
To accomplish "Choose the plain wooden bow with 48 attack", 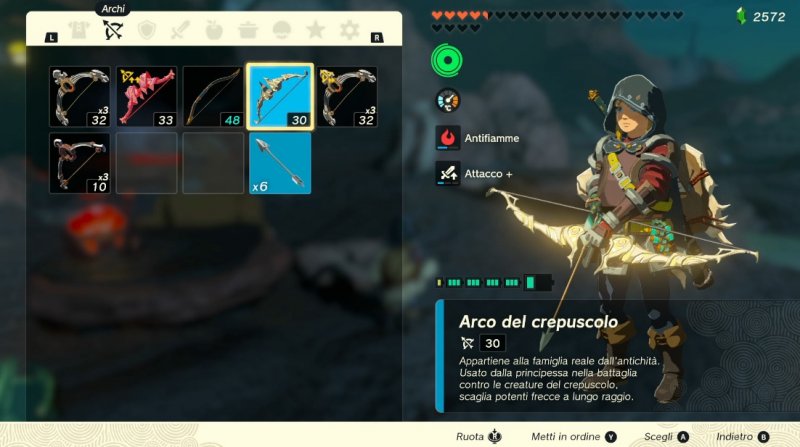I will click(214, 97).
